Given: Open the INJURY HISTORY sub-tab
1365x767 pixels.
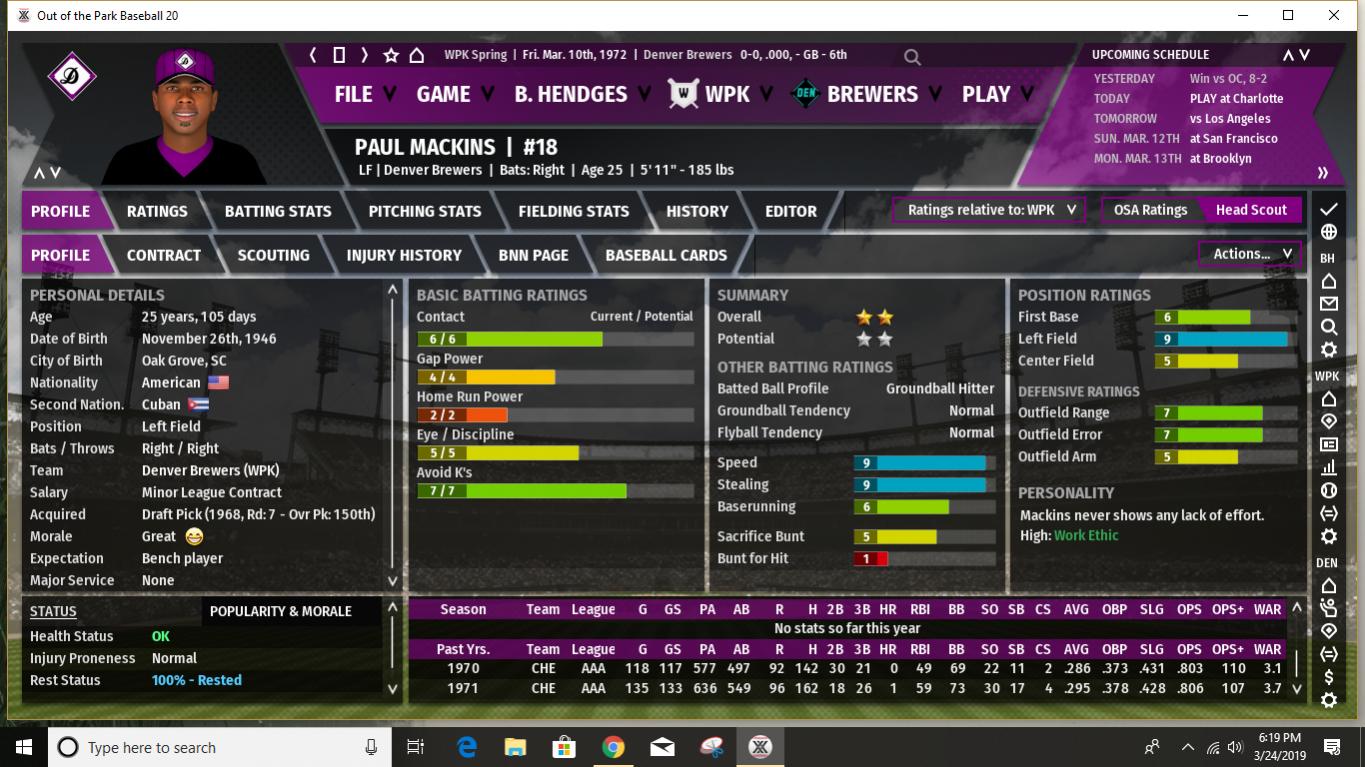Looking at the screenshot, I should [404, 255].
